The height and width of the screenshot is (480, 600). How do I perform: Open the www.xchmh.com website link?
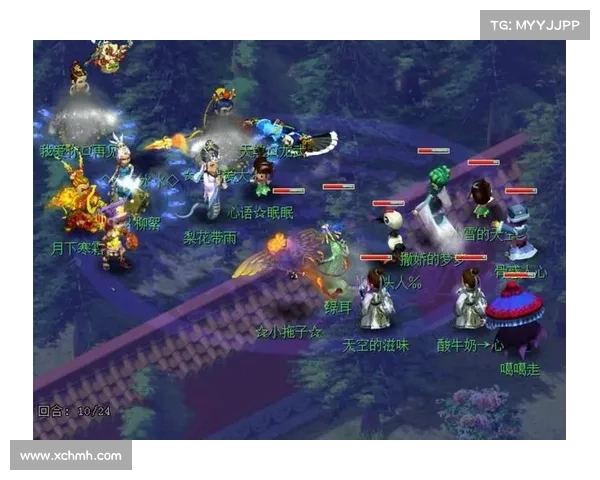71,456
